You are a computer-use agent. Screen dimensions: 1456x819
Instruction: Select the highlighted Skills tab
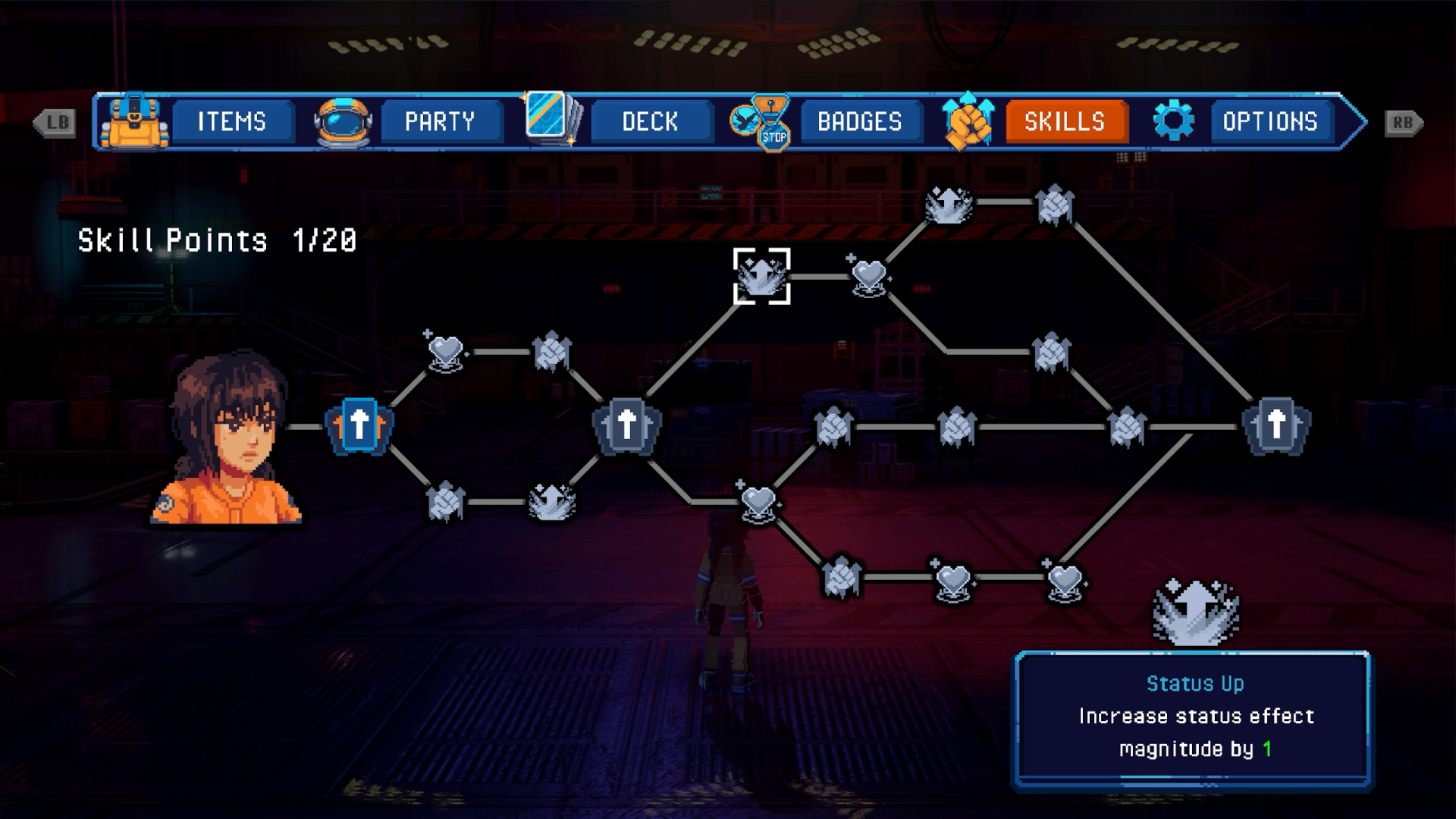1065,121
